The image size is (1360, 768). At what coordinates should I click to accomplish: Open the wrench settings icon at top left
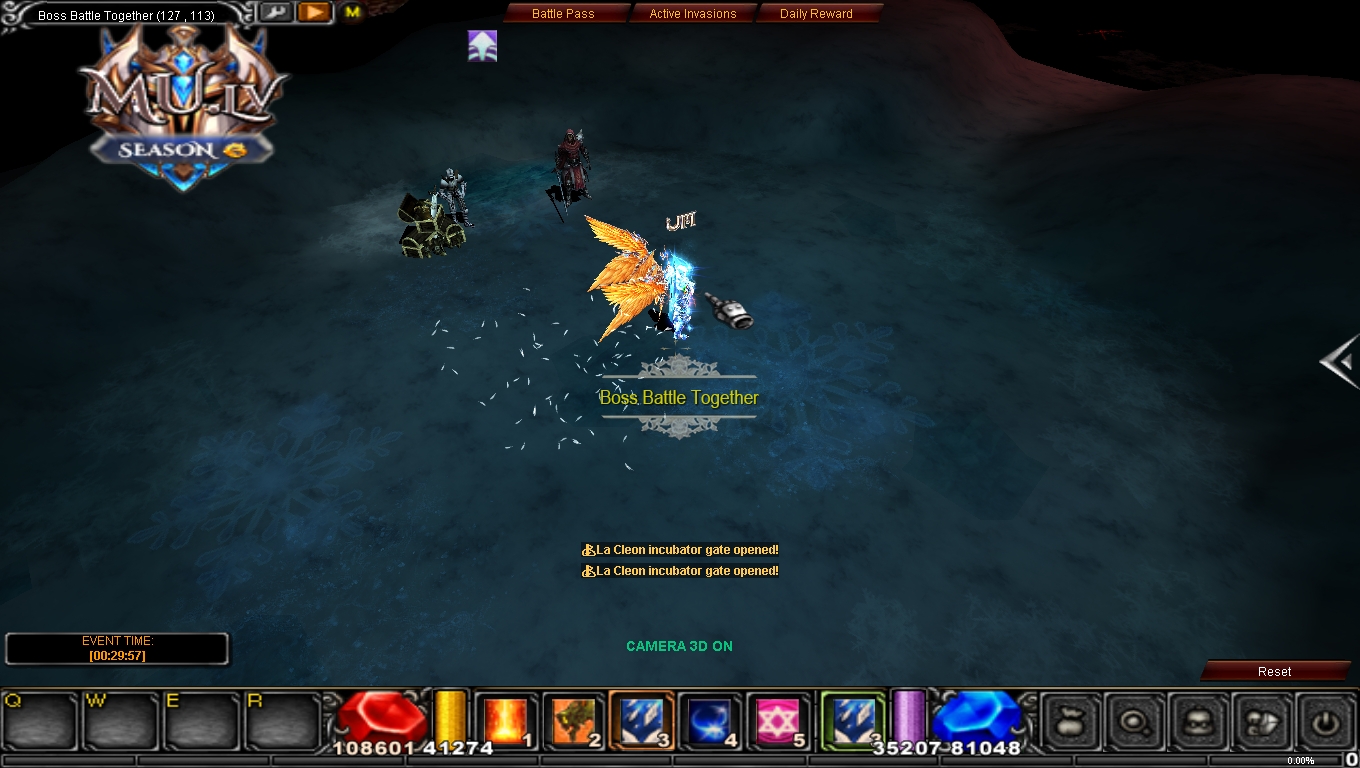(x=274, y=11)
